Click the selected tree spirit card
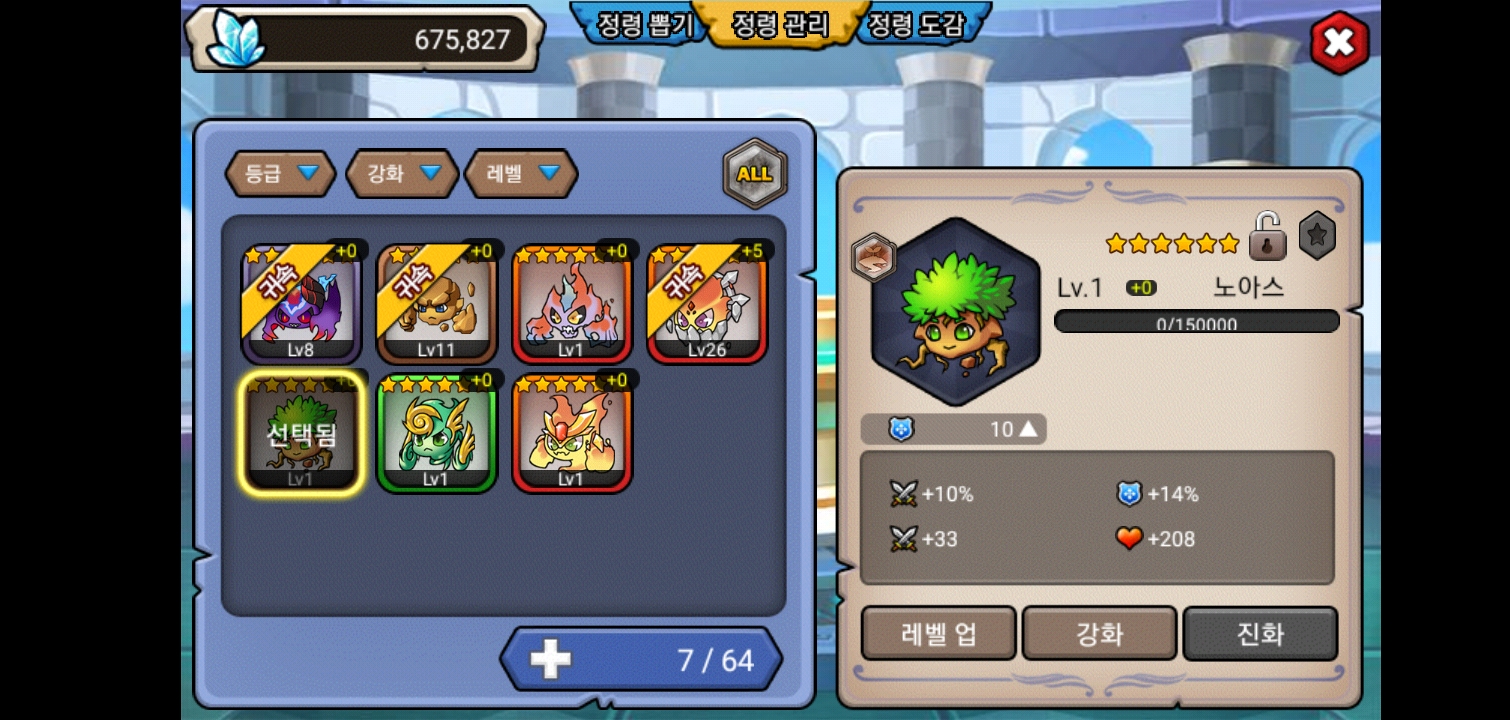This screenshot has width=1510, height=720. [302, 433]
